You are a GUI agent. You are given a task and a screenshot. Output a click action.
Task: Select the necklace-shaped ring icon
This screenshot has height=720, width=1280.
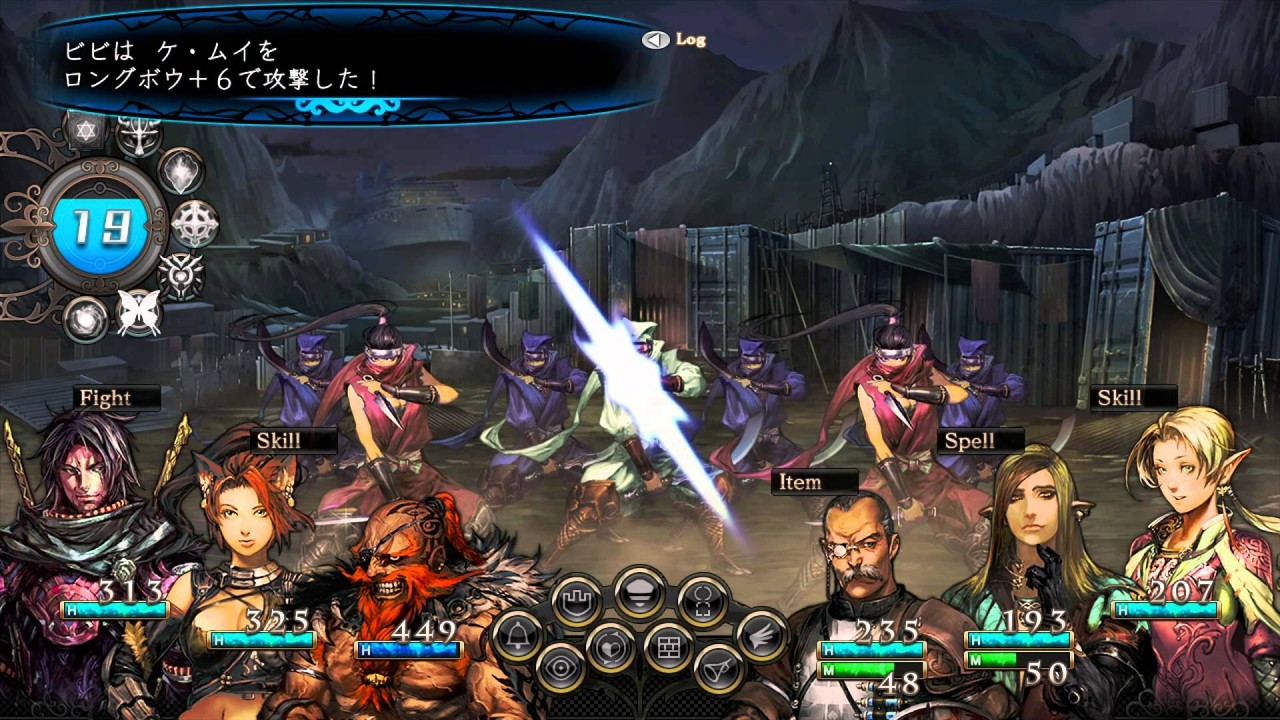[701, 602]
